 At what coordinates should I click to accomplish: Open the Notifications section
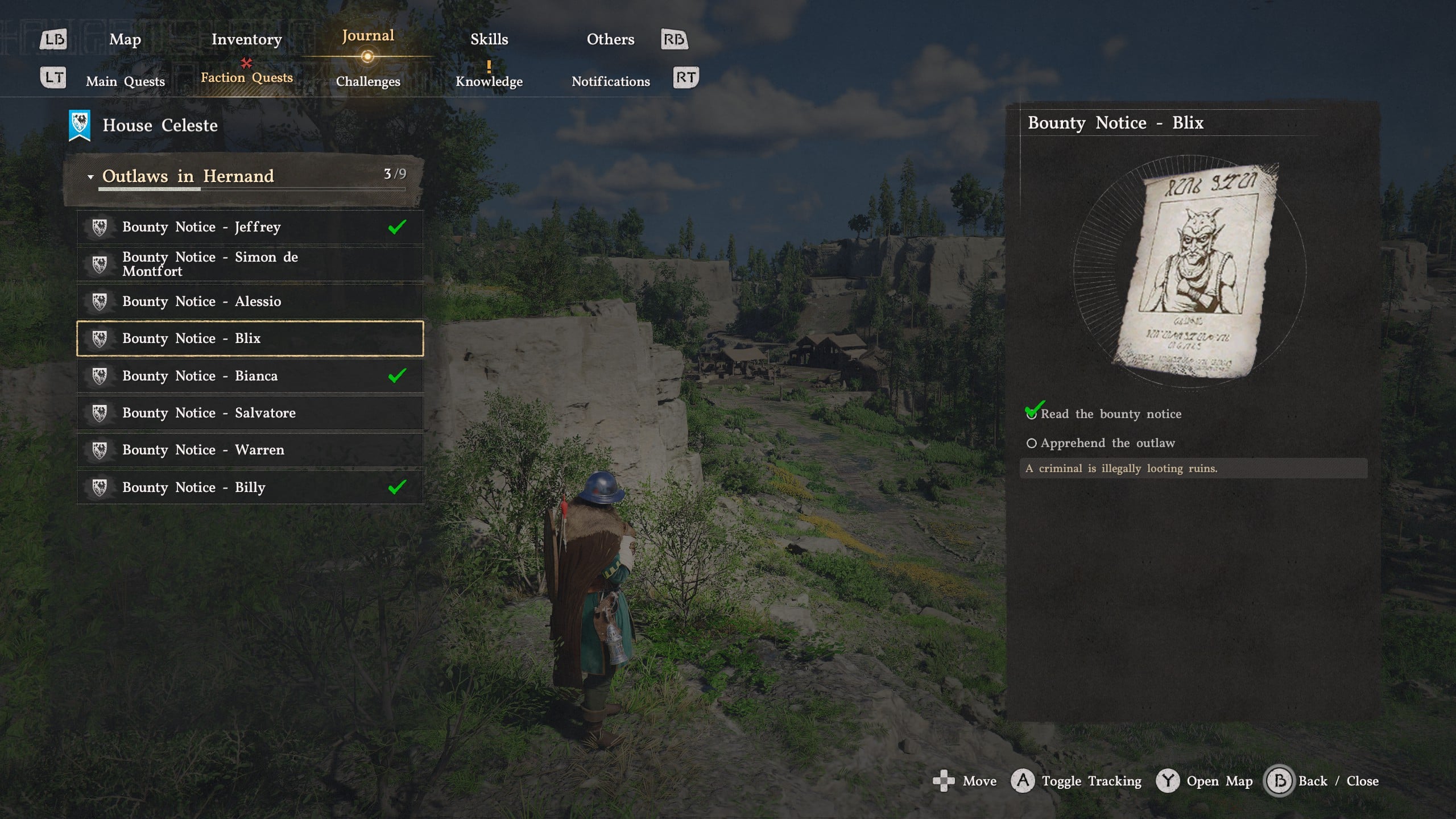coord(610,81)
